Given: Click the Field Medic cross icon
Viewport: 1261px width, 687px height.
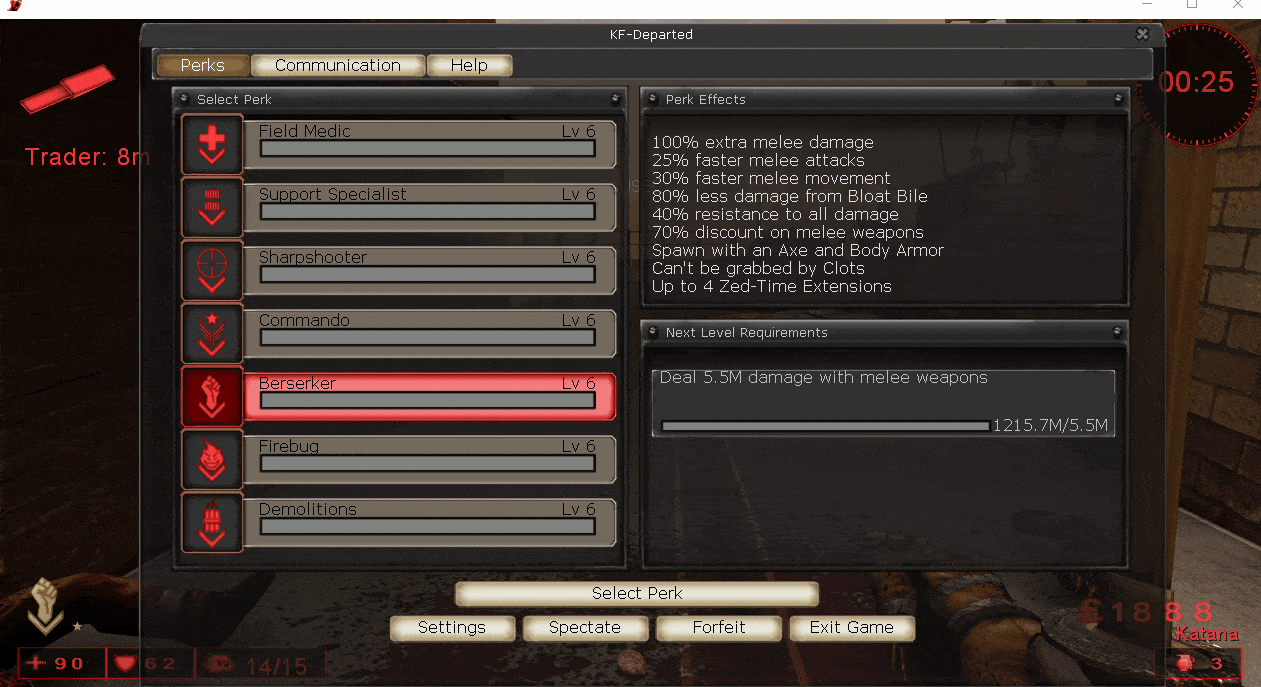Looking at the screenshot, I should (x=212, y=145).
